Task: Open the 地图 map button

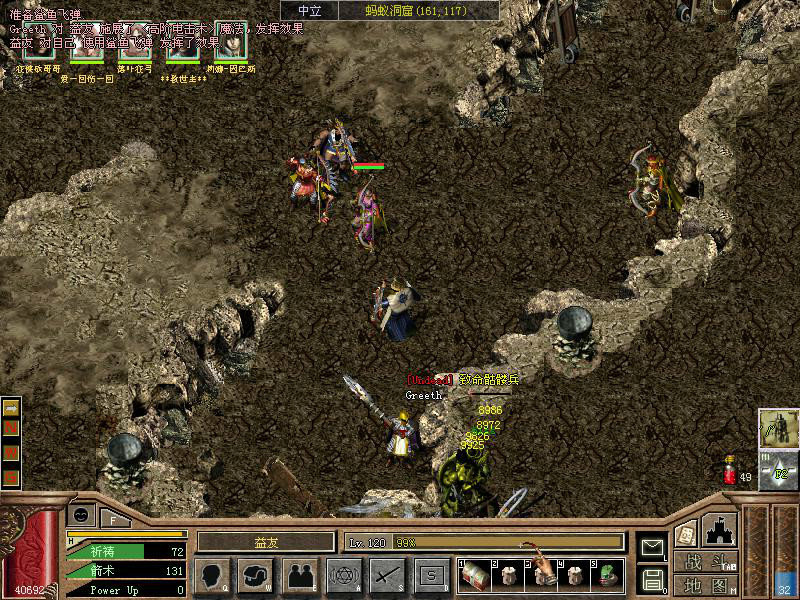Action: pyautogui.click(x=711, y=585)
